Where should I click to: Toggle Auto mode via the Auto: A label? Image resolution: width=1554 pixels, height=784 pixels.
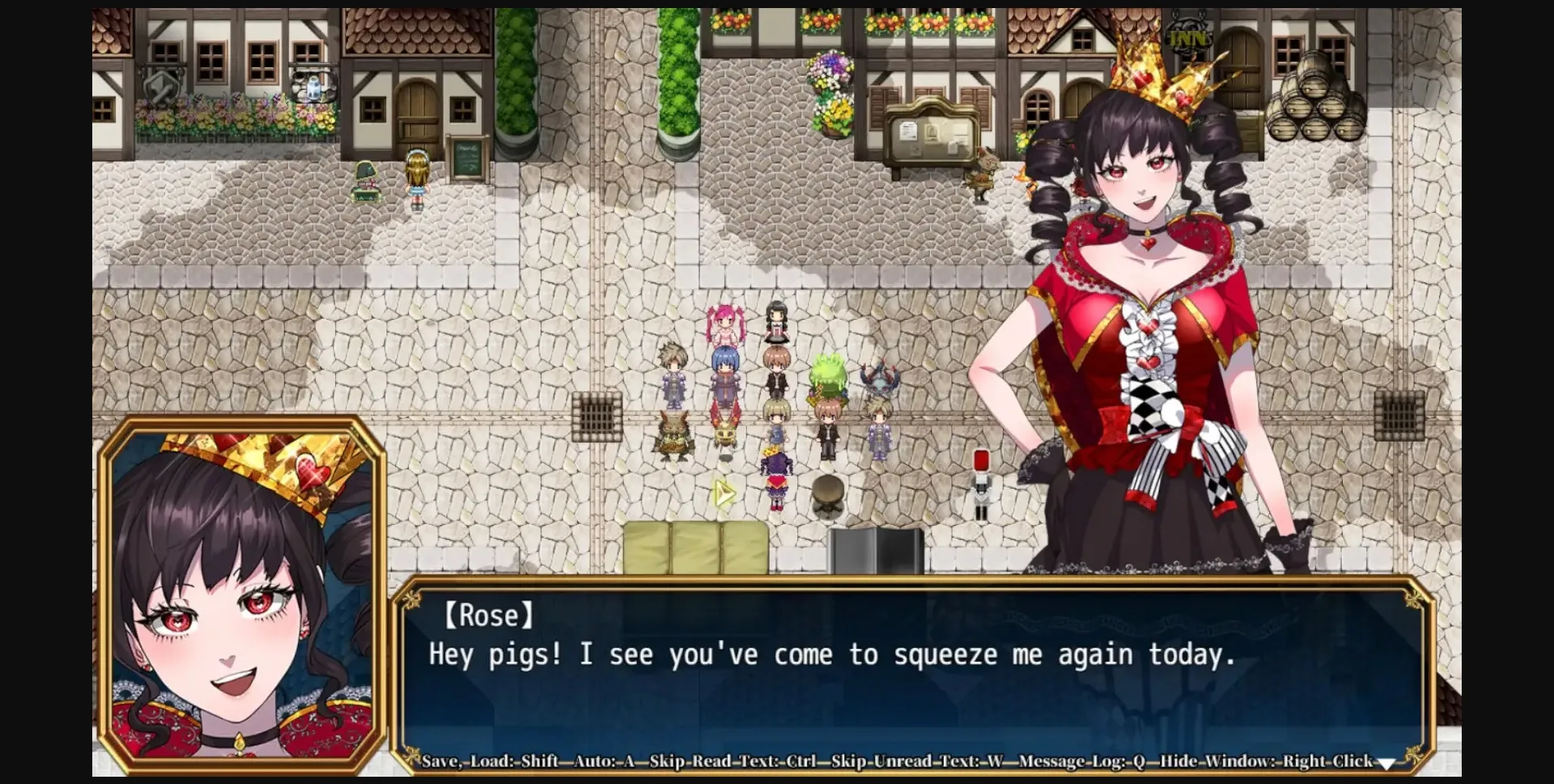603,761
